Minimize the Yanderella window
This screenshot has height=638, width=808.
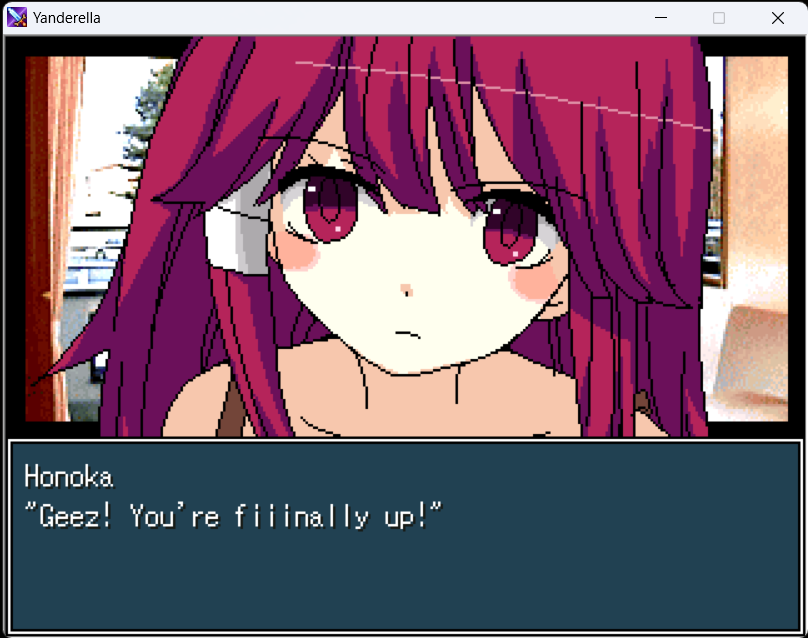point(660,18)
